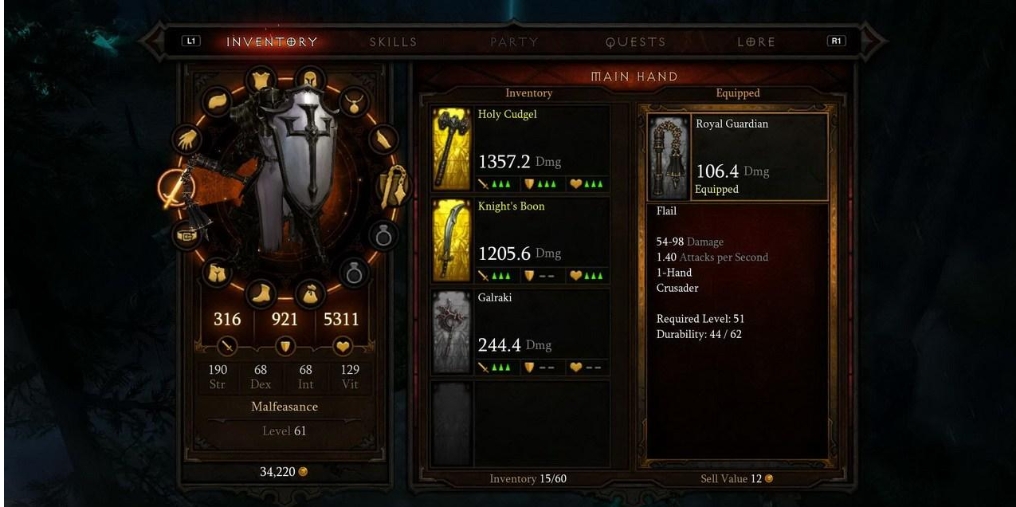Screen dimensions: 1016x507
Task: Select the equipped Royal Guardian flail
Action: tap(737, 158)
